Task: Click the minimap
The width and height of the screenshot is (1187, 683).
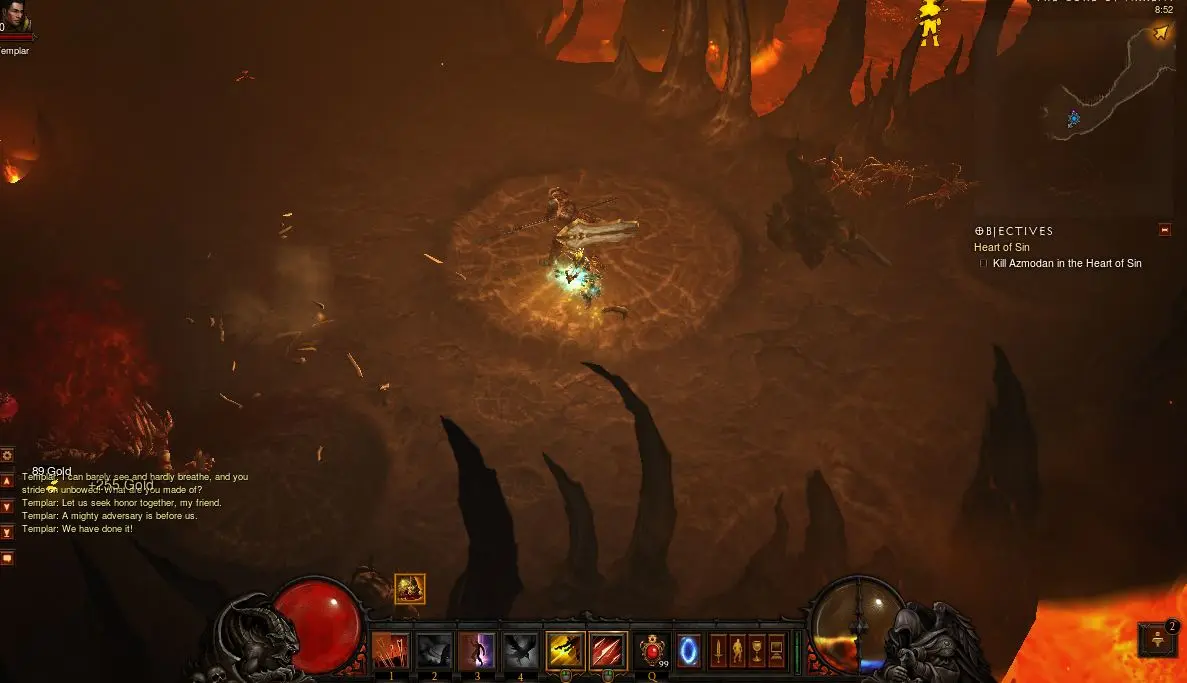Action: pos(1108,82)
